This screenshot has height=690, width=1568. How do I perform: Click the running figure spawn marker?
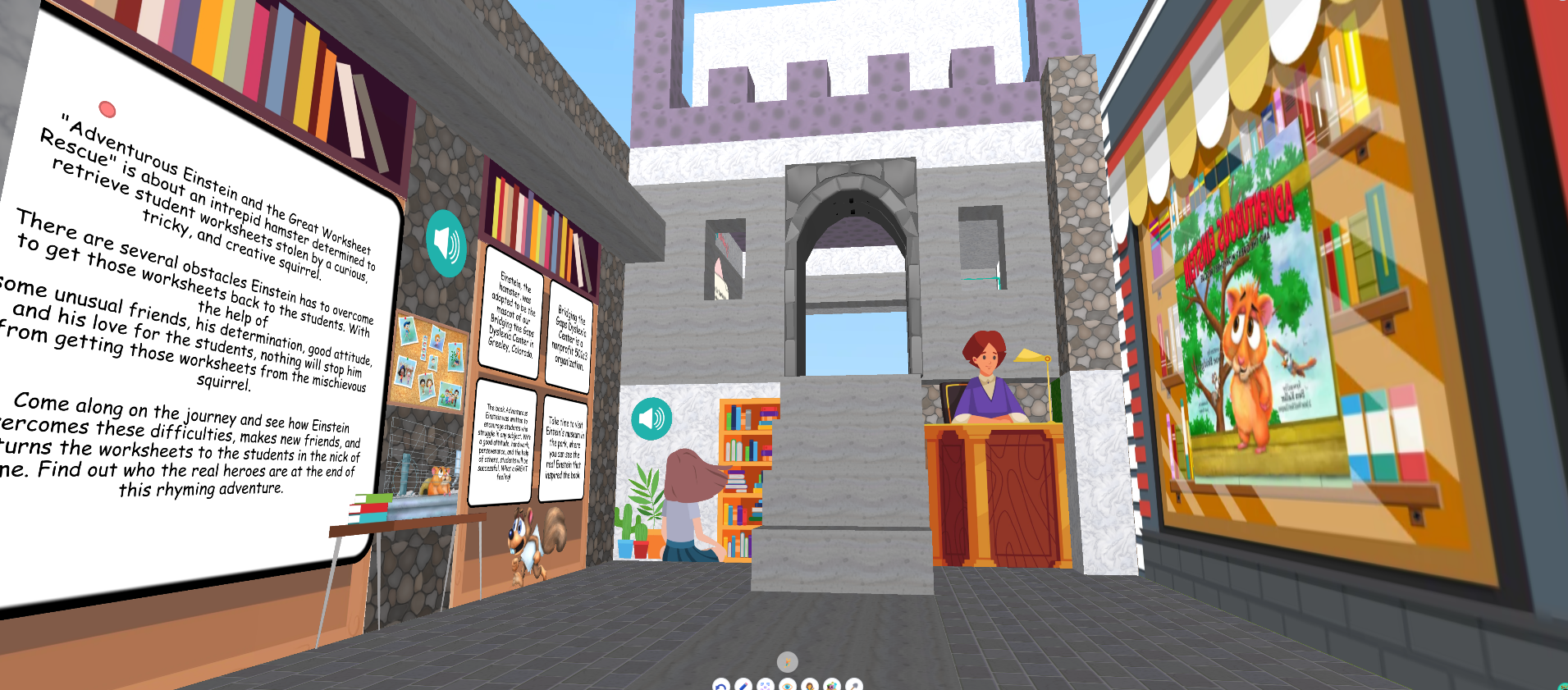click(x=787, y=661)
